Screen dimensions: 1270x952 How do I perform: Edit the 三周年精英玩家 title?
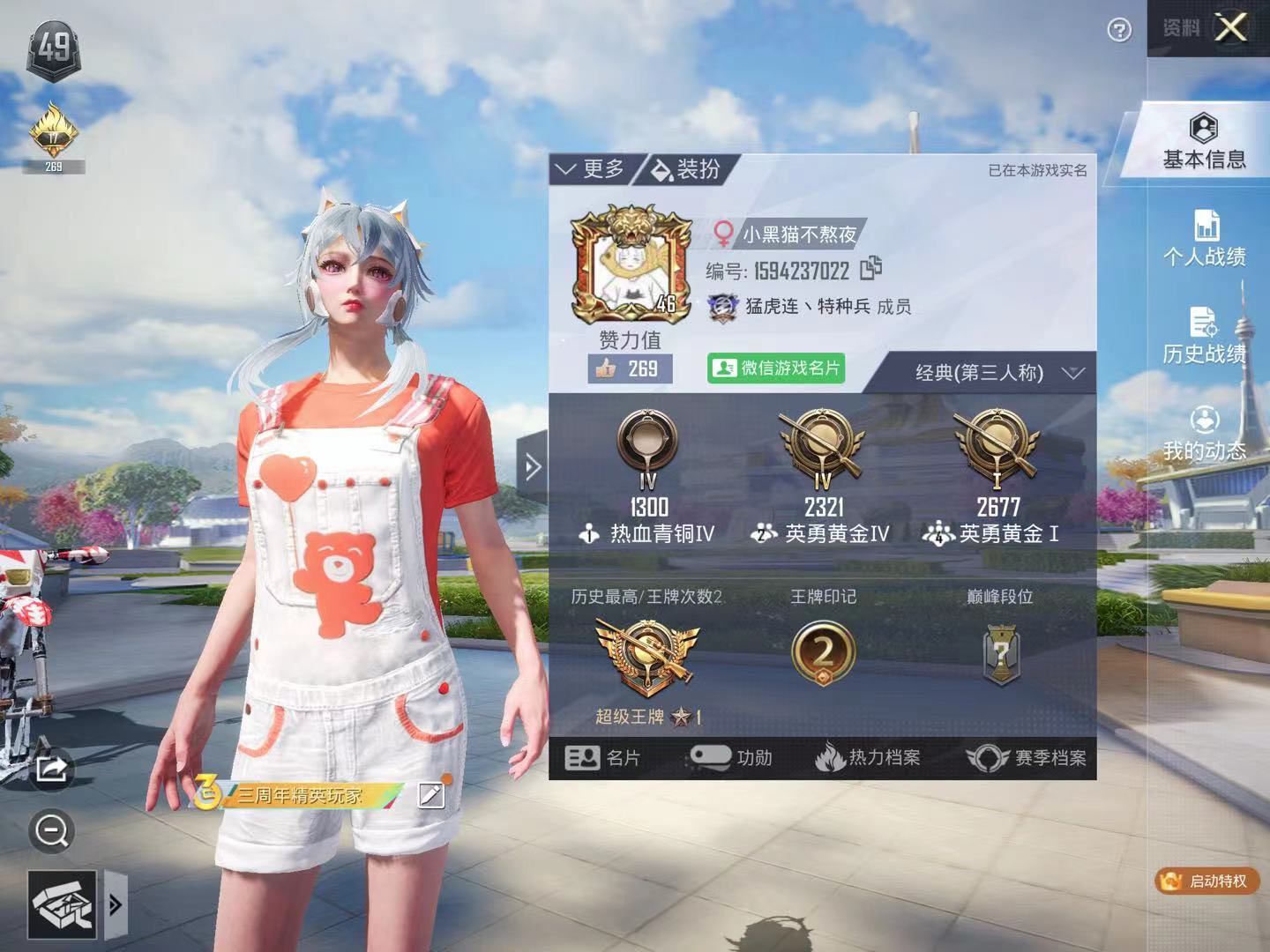tap(430, 795)
